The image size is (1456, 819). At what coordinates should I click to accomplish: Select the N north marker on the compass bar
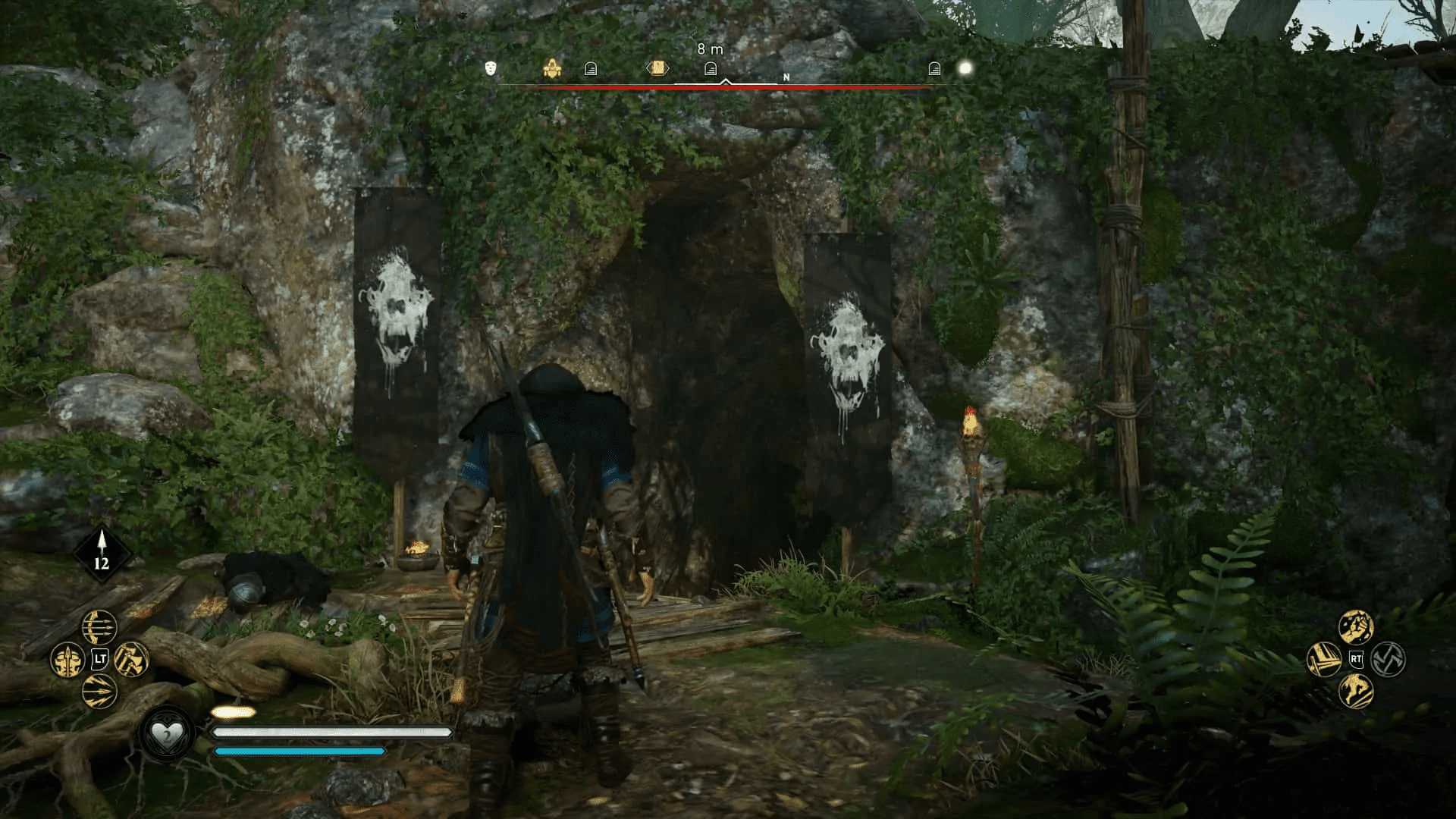pos(785,77)
